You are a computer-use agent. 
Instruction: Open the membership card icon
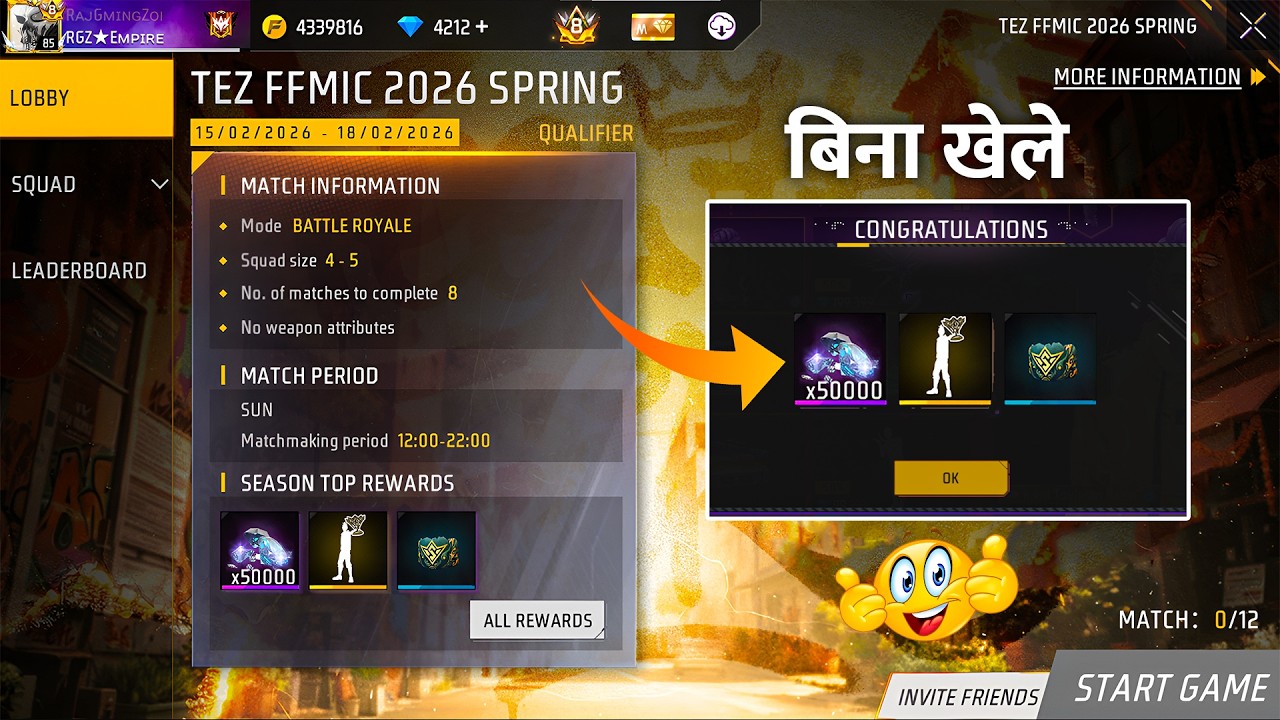[653, 27]
